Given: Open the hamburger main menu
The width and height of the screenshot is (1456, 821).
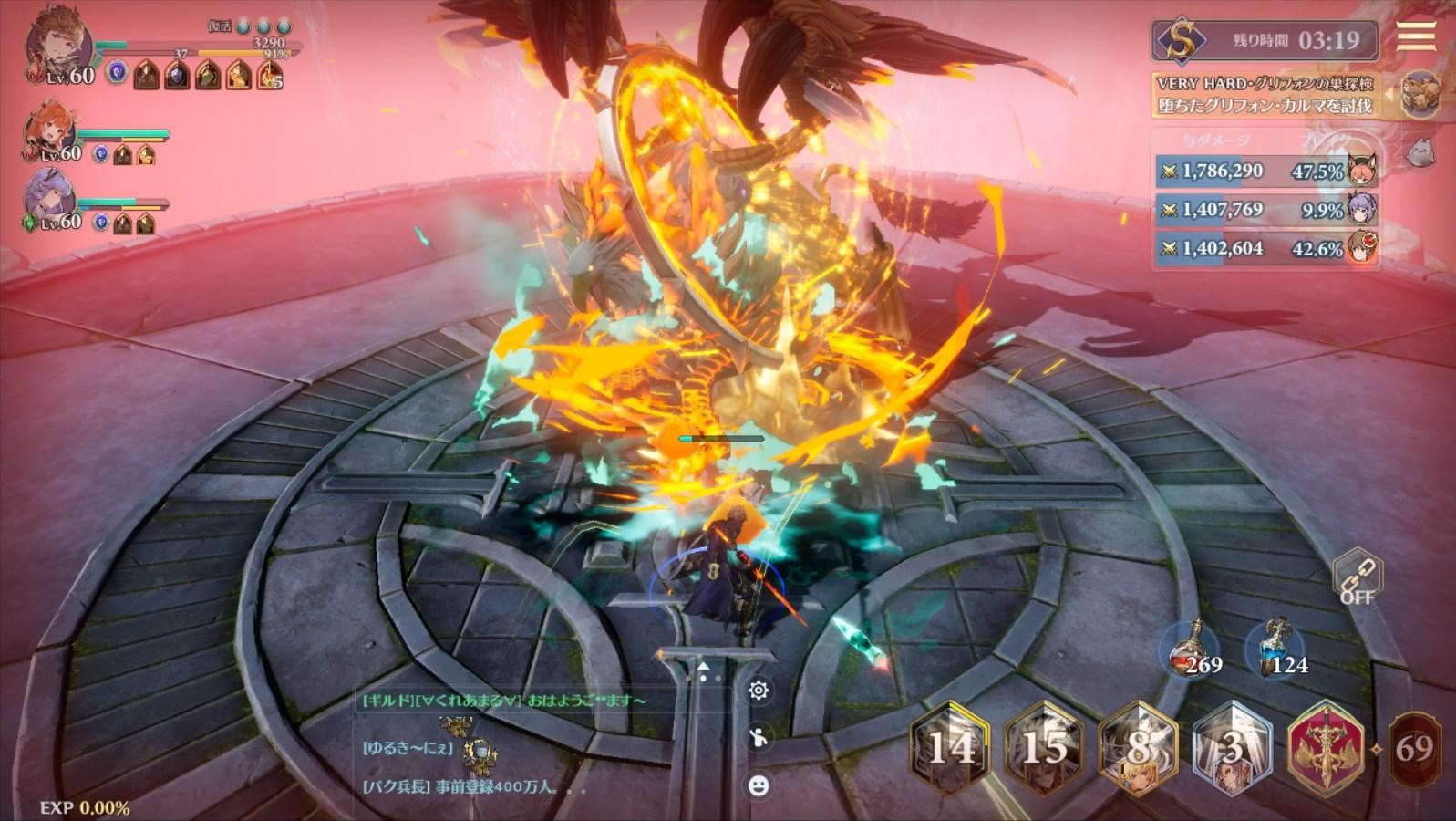Looking at the screenshot, I should pos(1415,36).
